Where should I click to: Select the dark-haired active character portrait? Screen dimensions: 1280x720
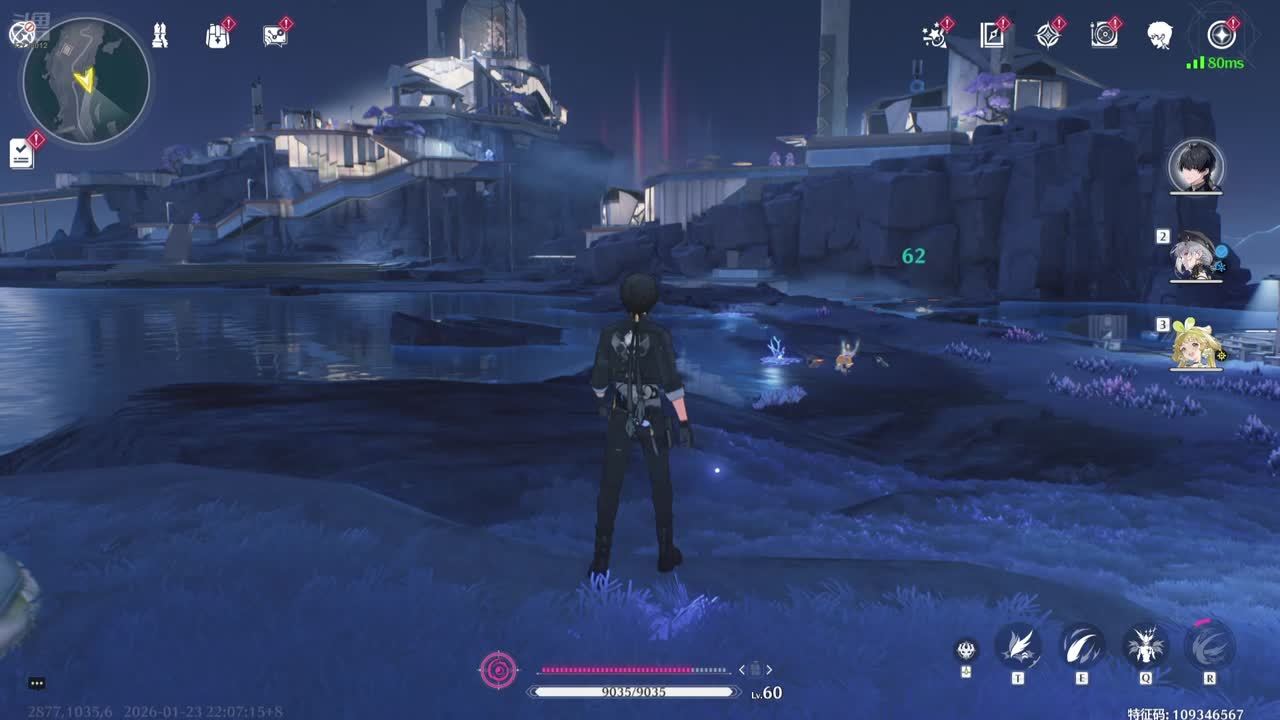click(1196, 166)
